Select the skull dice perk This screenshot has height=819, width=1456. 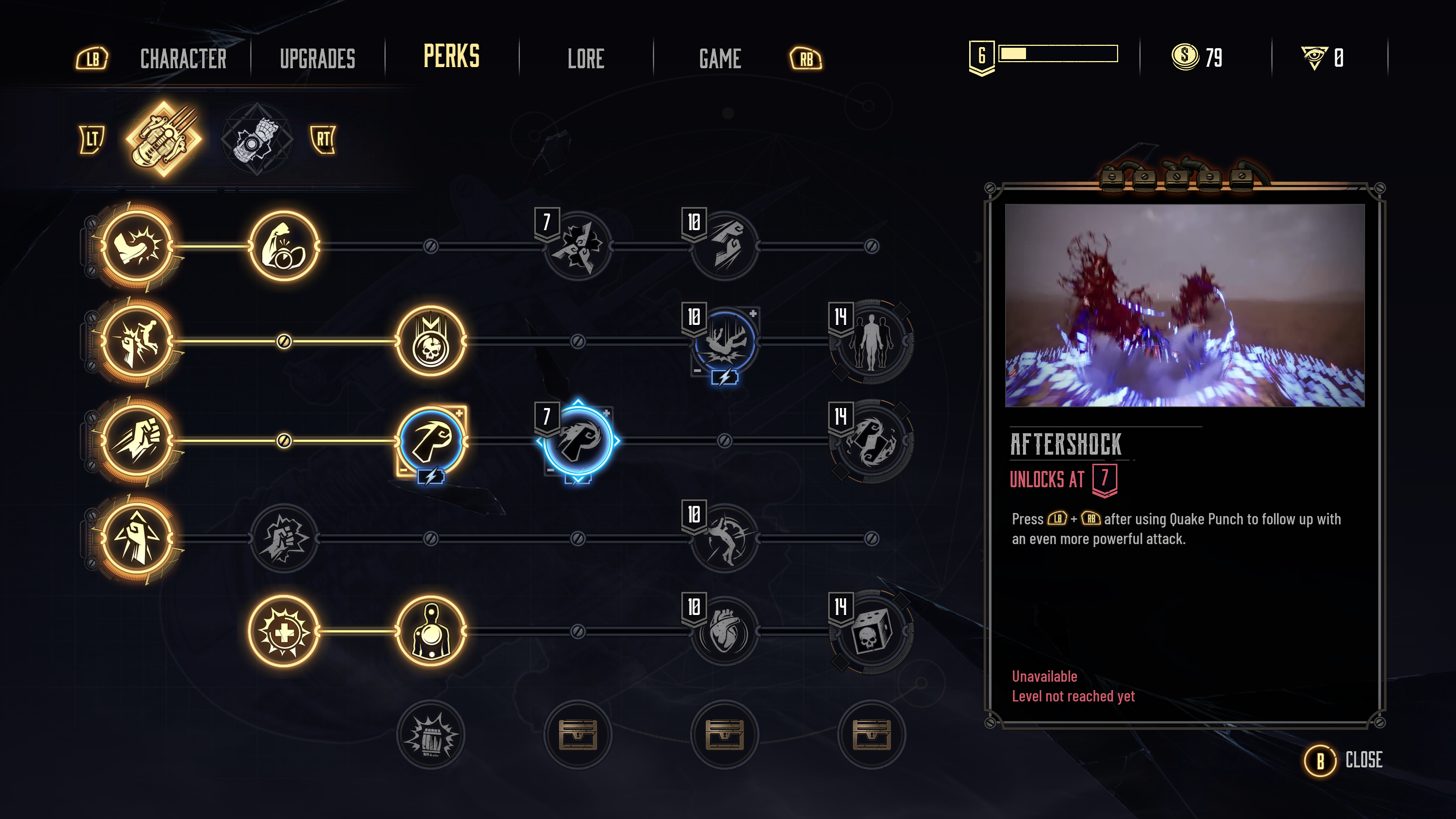click(x=871, y=631)
